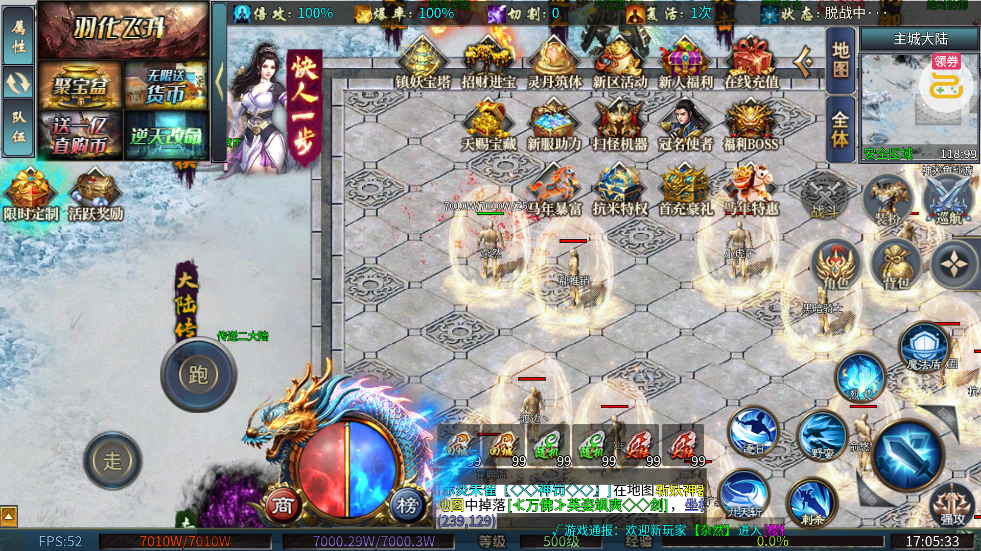Claim the 活跃奖励 chest
981x551 pixels.
tap(96, 193)
